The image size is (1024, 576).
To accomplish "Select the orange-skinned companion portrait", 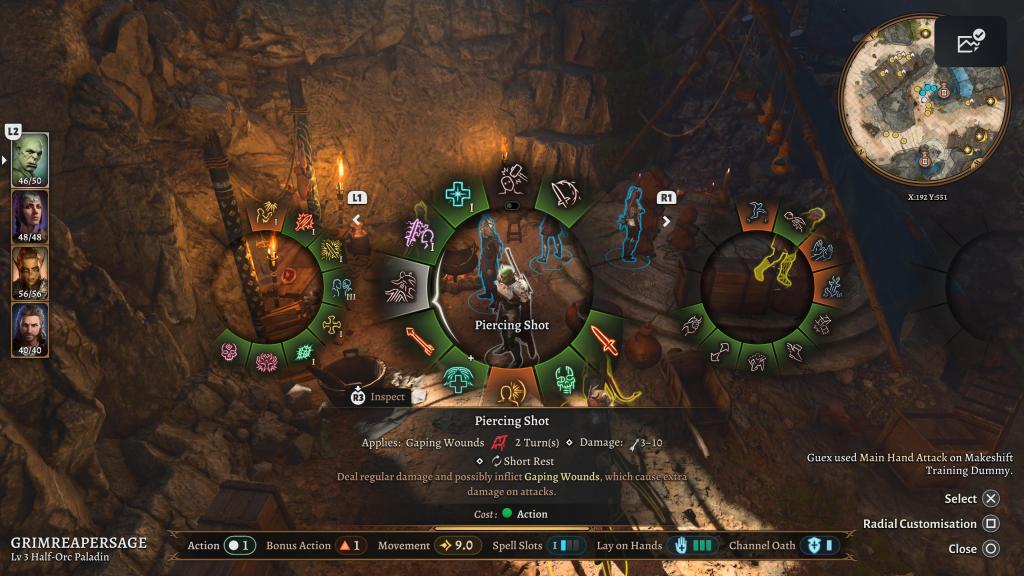I will coord(30,273).
